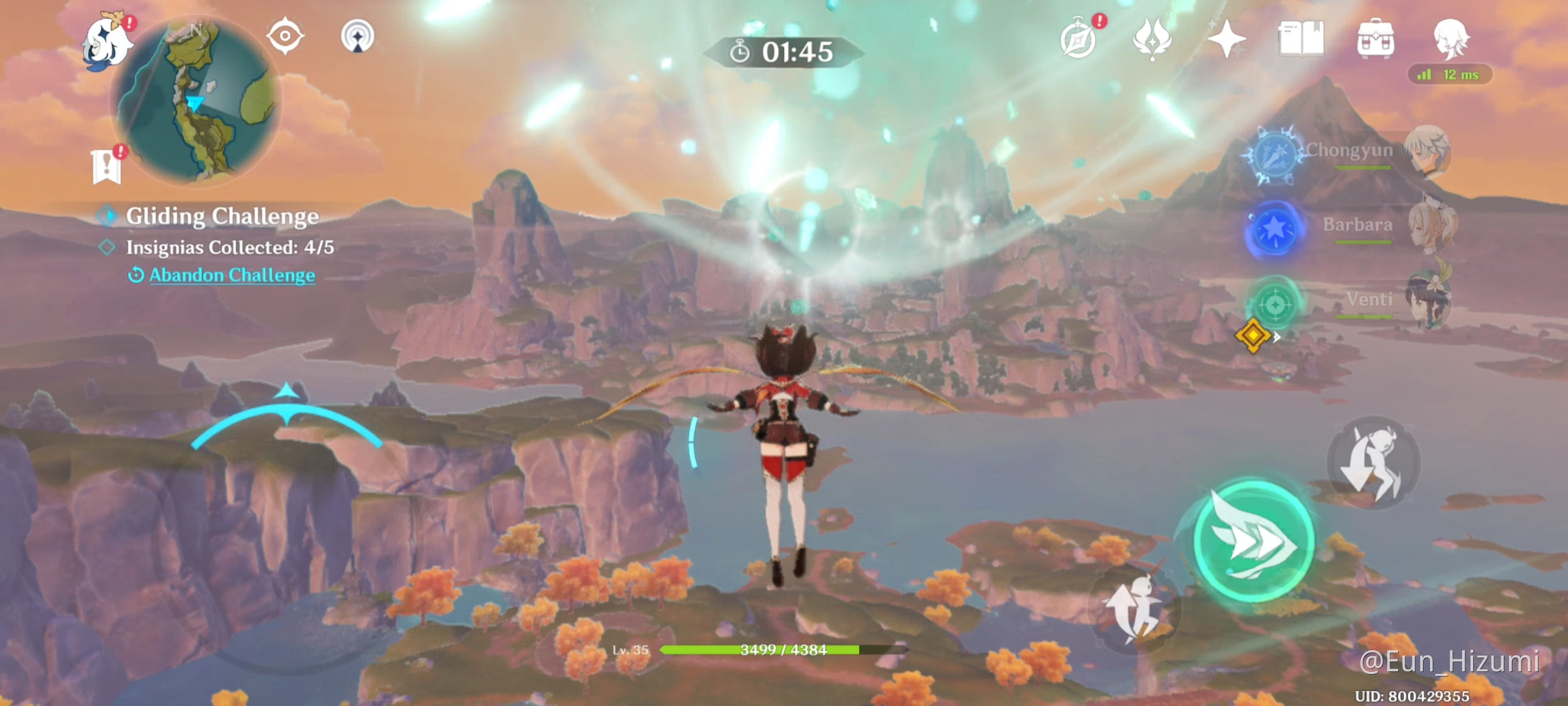This screenshot has height=706, width=1568.
Task: Open the Inventory backpack
Action: tap(1375, 41)
